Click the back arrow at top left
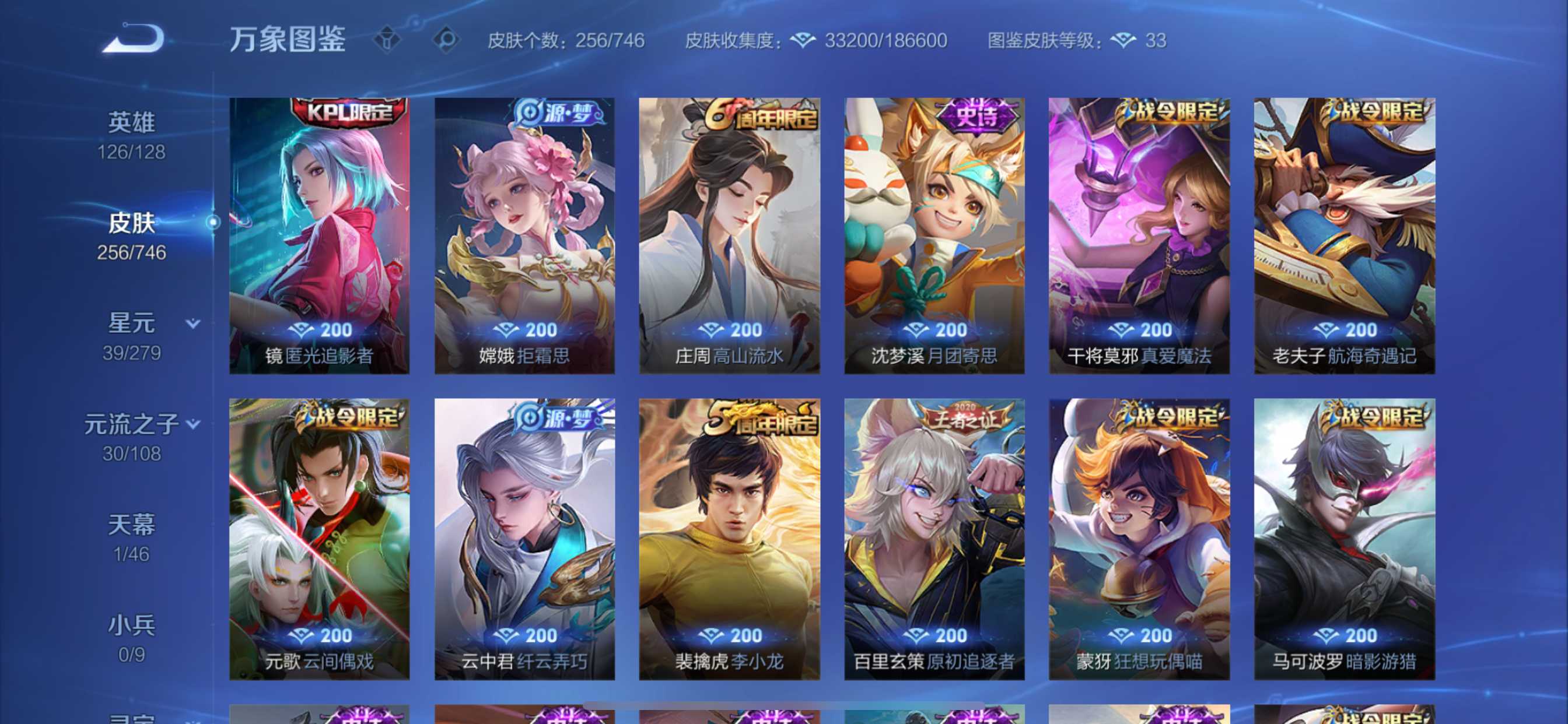 click(136, 38)
